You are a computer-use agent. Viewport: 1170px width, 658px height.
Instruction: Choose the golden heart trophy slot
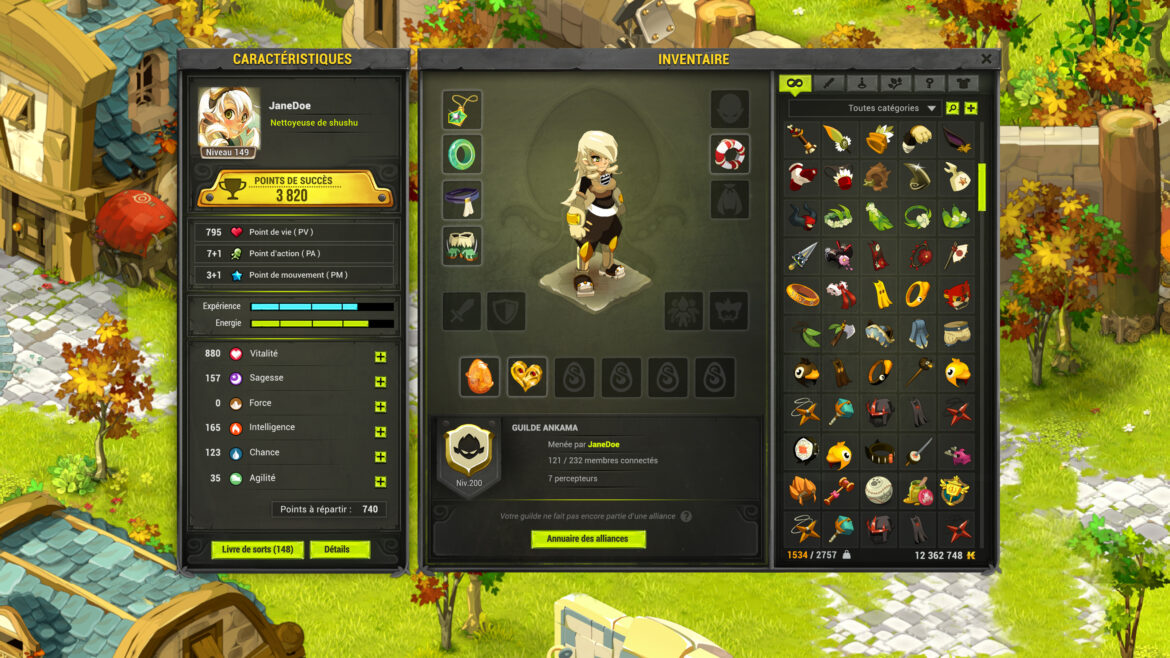[x=527, y=377]
